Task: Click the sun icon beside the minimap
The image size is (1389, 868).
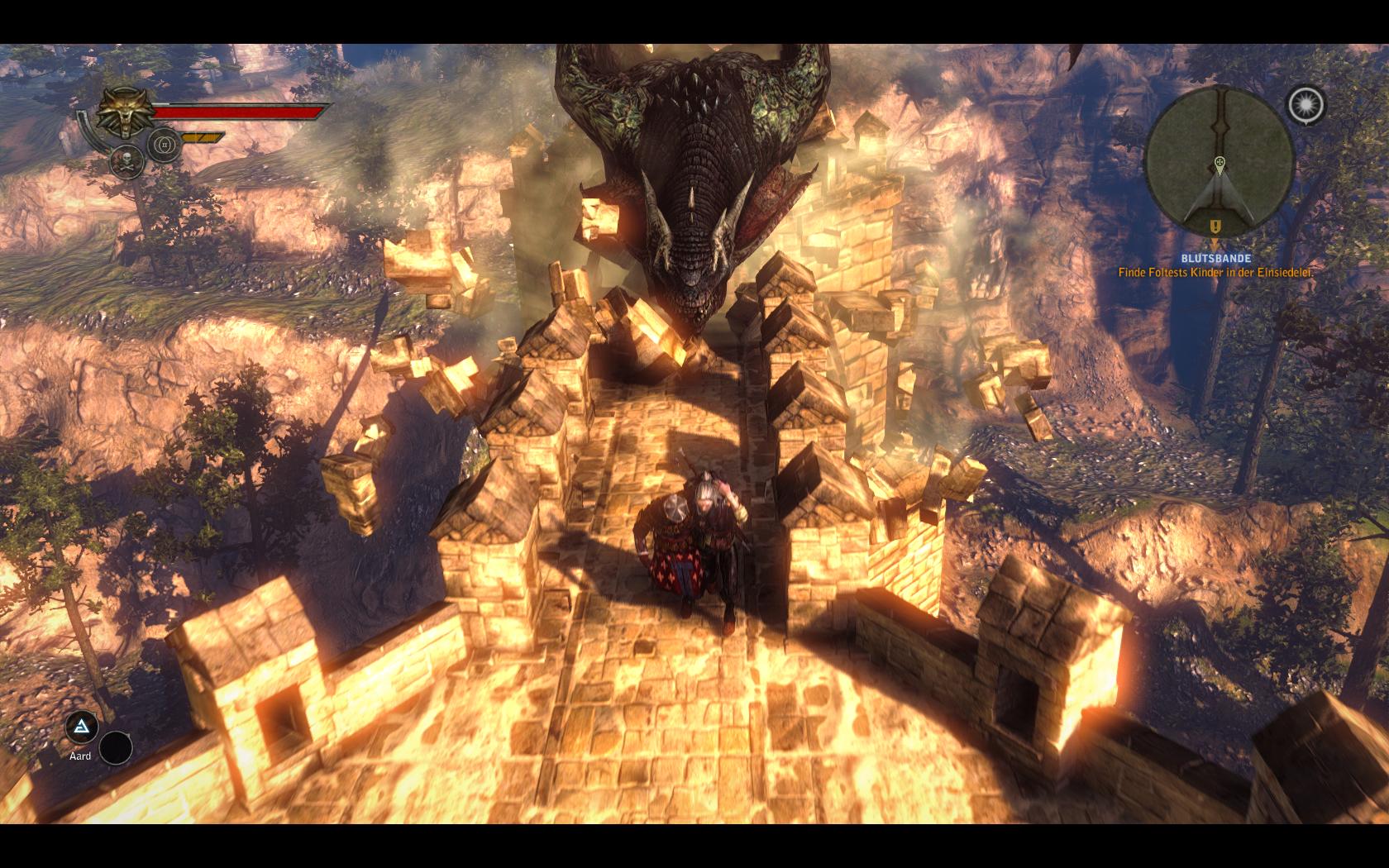Action: point(1305,105)
